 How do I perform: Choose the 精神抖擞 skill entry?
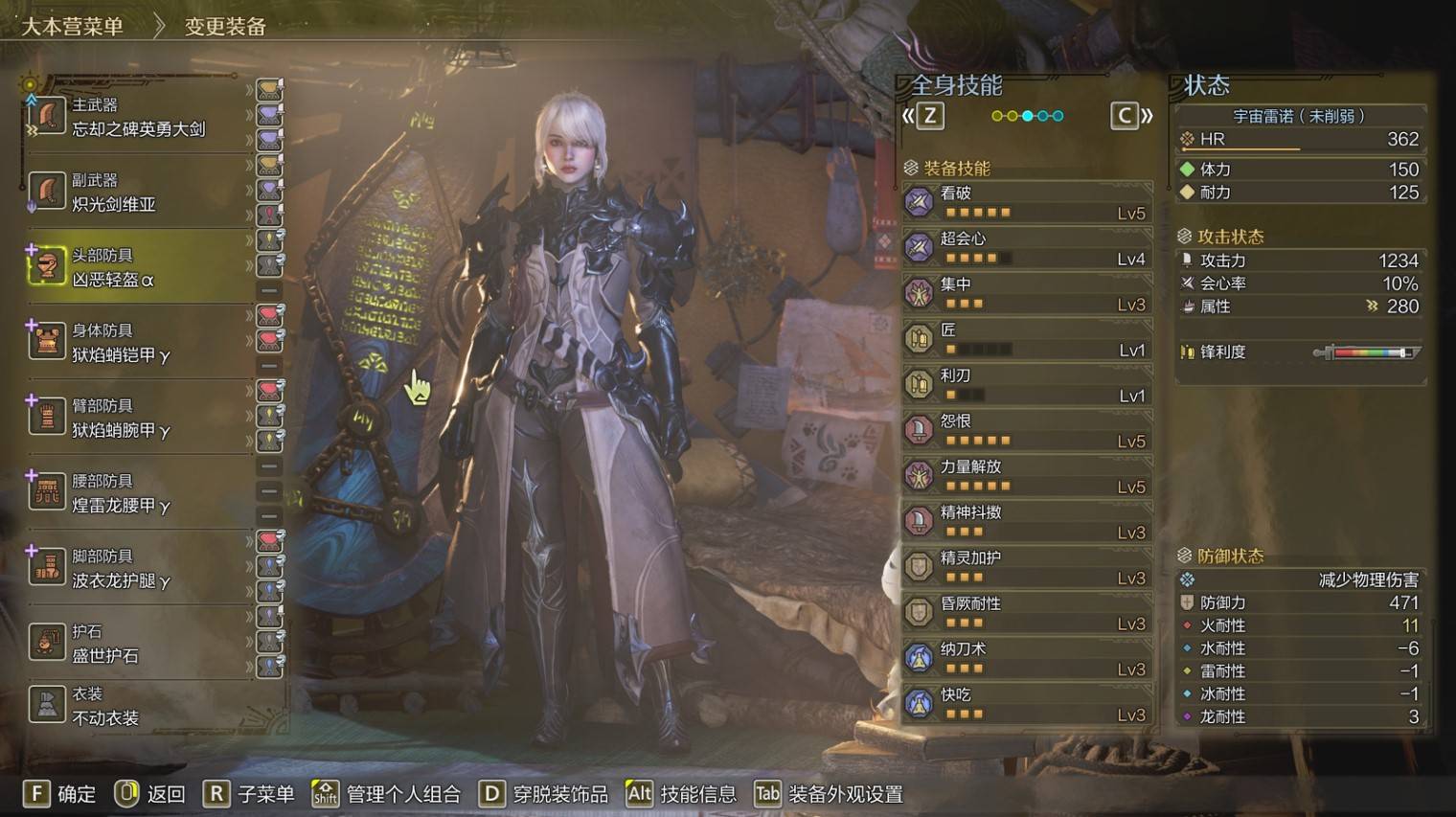pyautogui.click(x=1027, y=521)
